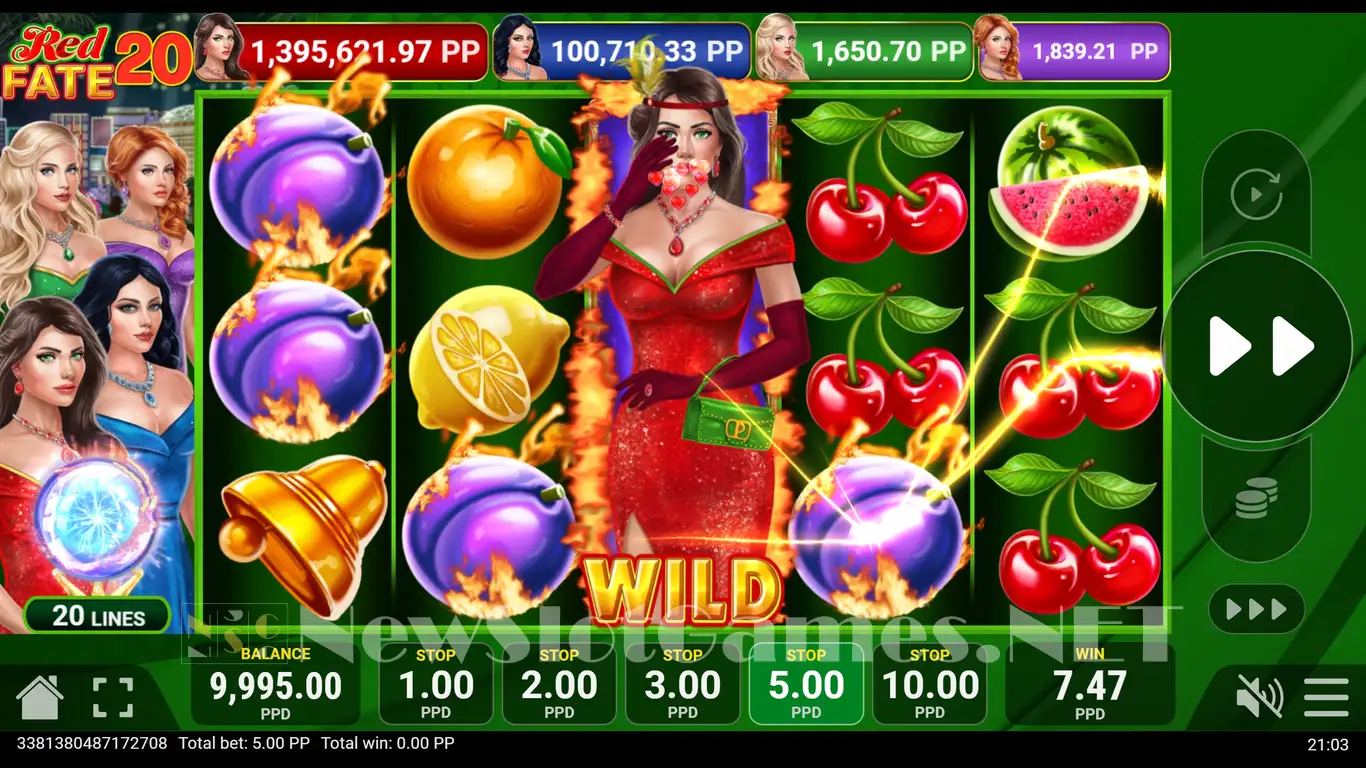1366x768 pixels.
Task: Unmute the game sound
Action: point(1259,697)
